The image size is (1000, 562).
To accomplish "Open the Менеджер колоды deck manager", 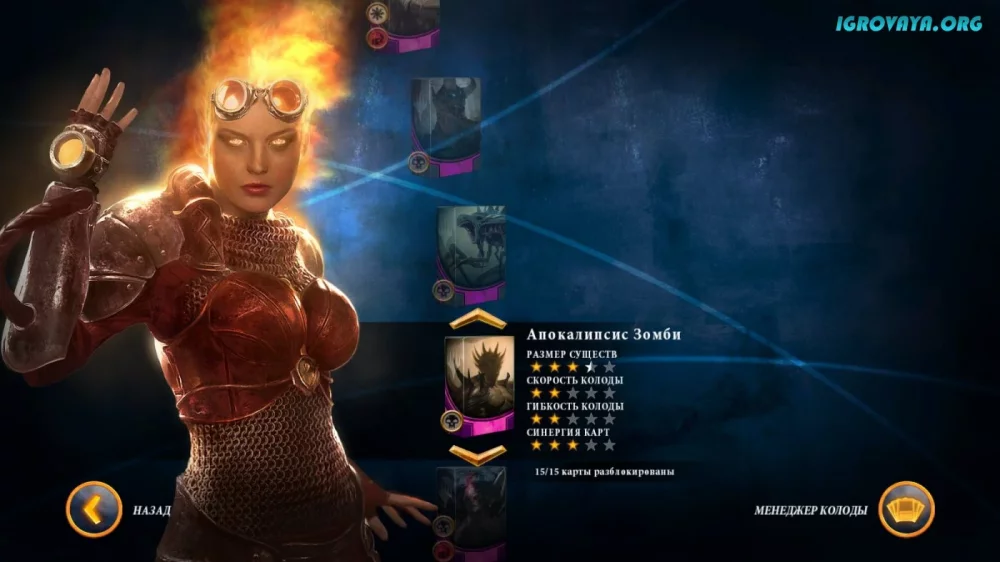I will coord(905,509).
